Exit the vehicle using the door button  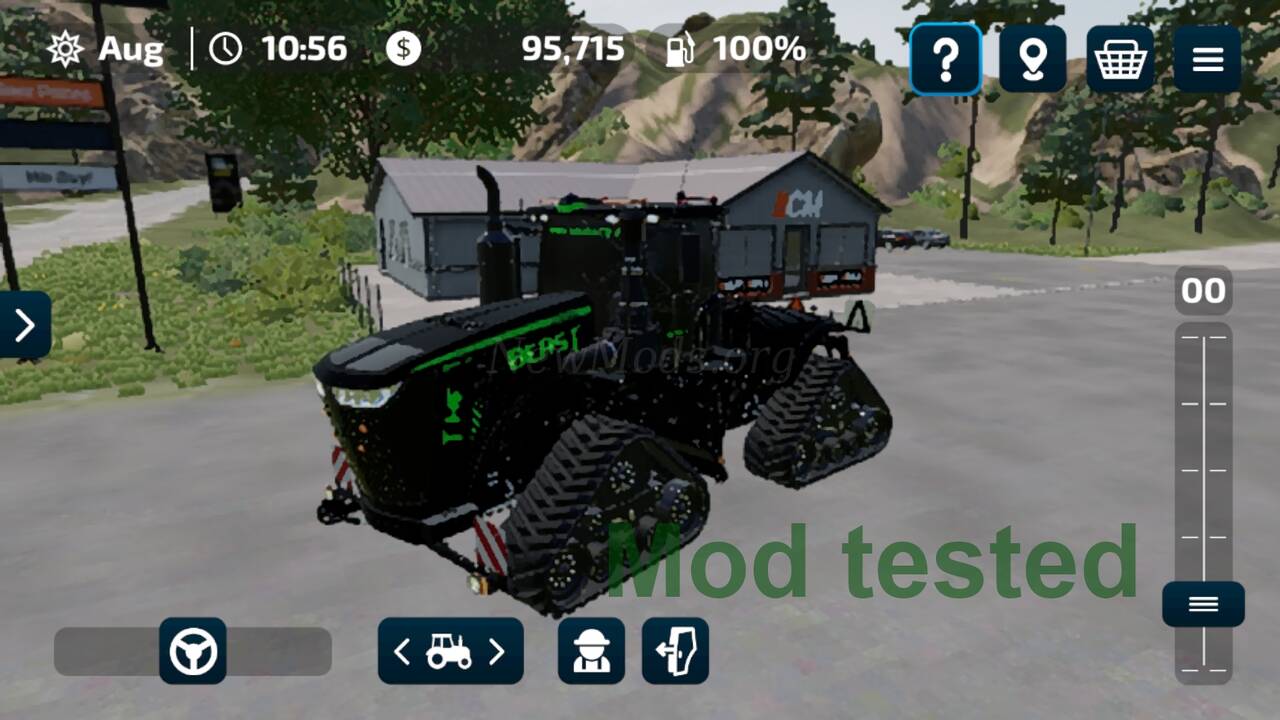(675, 652)
